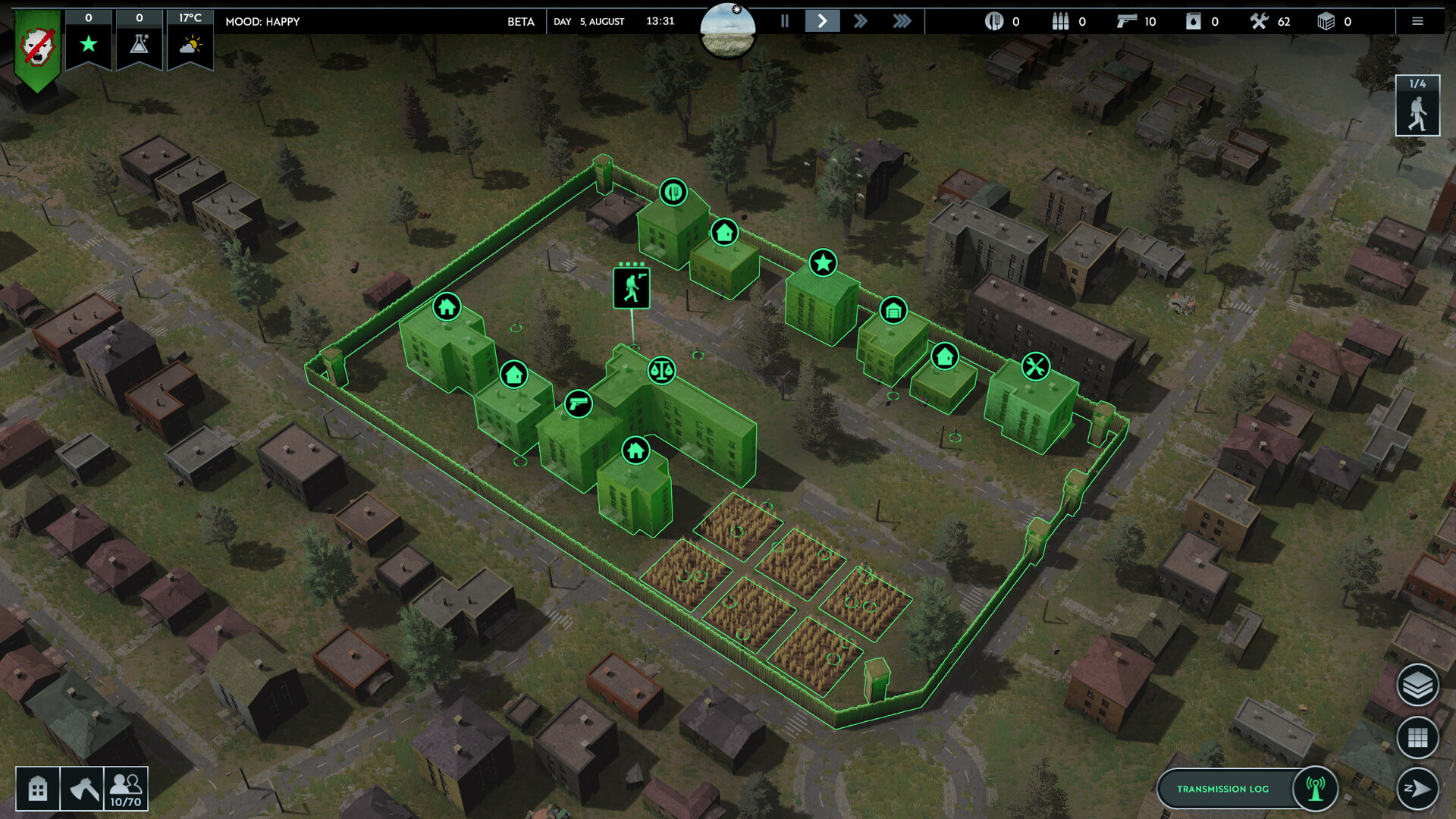Screen dimensions: 1456x819
Task: Open the buildings panel via house icon
Action: point(37,789)
